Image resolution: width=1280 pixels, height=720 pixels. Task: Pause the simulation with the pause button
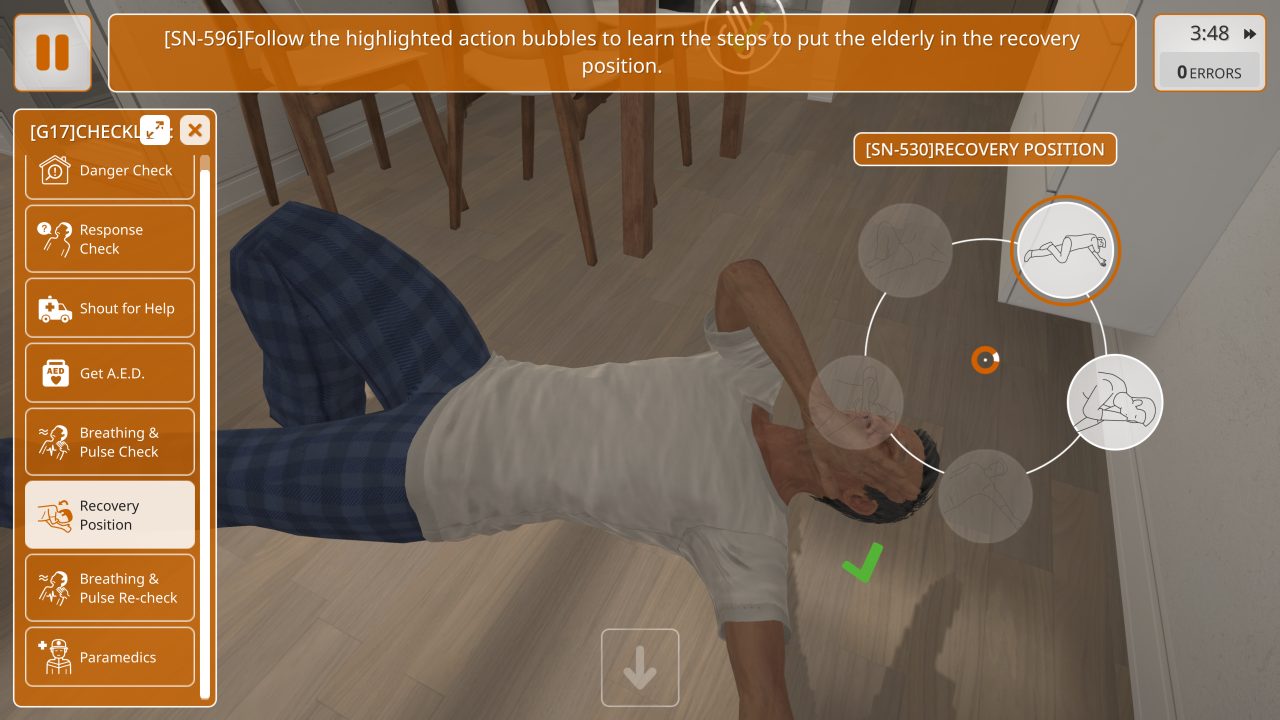[x=52, y=52]
